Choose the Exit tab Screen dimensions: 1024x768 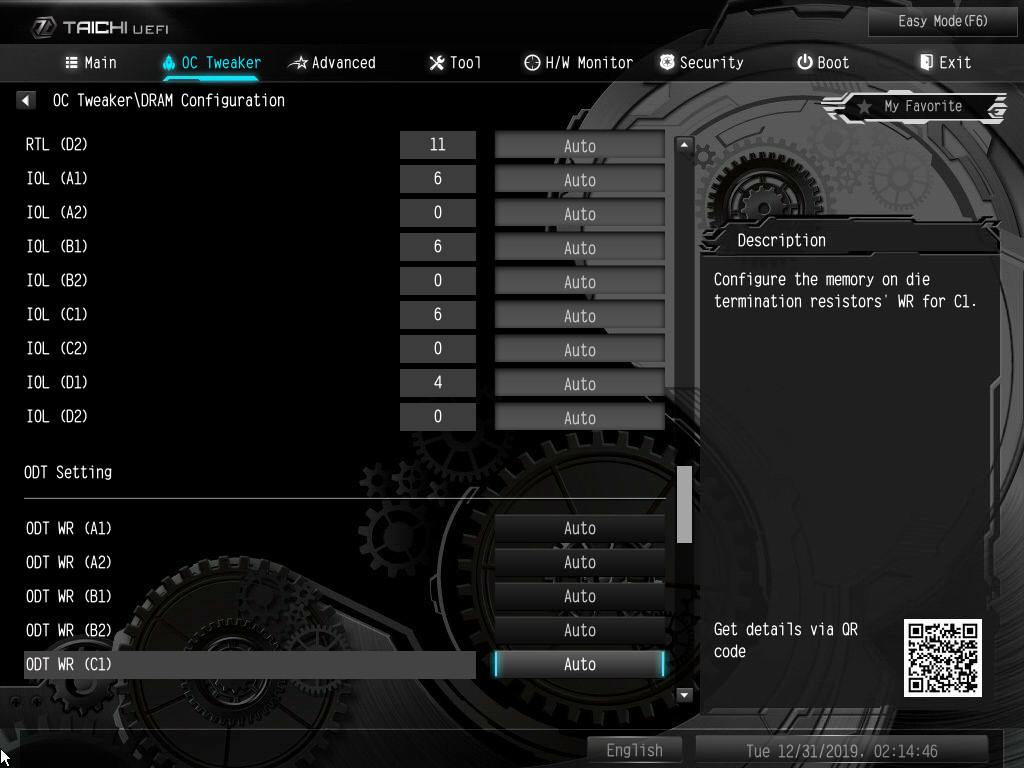coord(945,62)
